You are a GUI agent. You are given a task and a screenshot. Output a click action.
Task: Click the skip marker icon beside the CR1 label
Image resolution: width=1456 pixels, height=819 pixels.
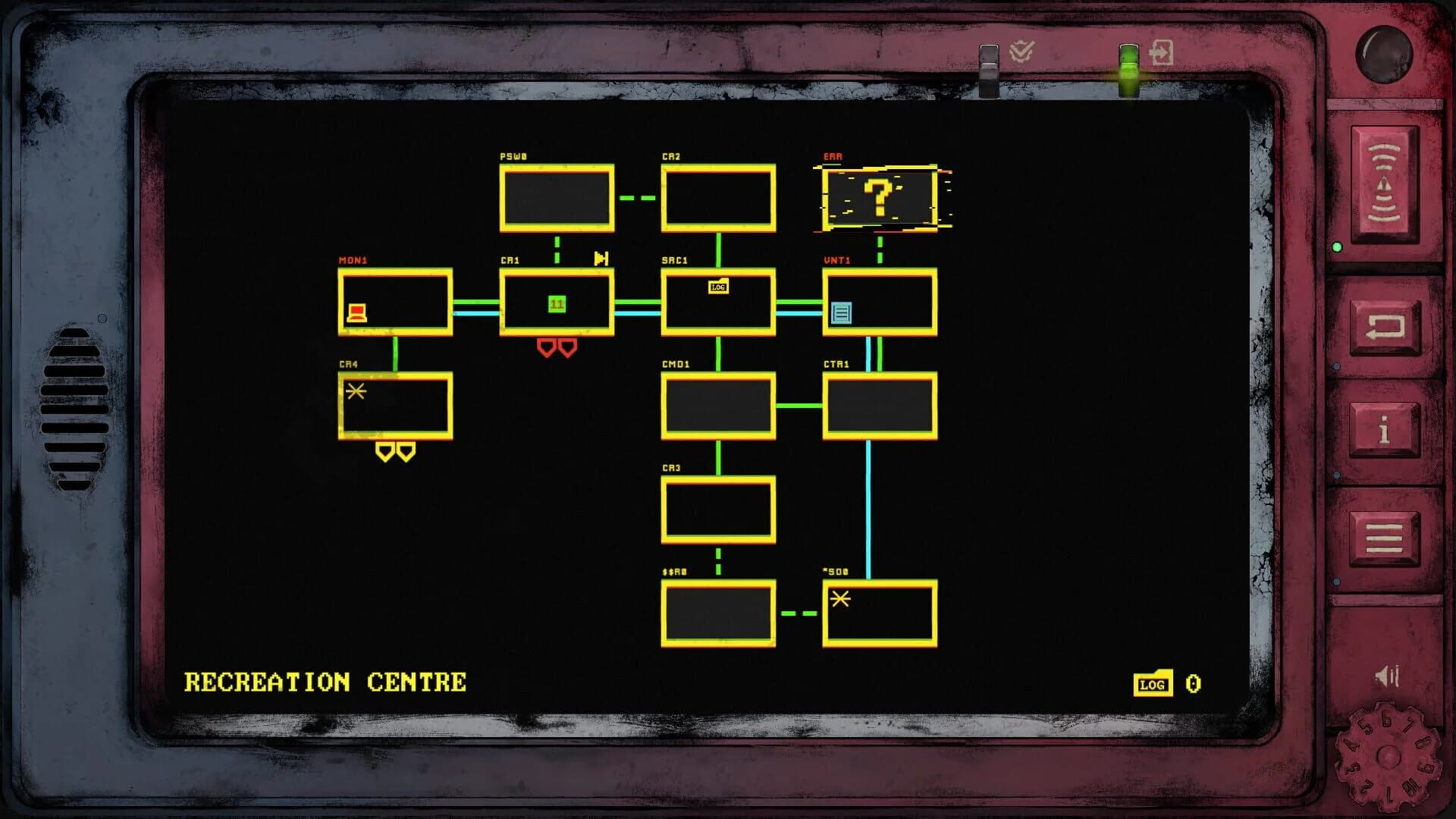tap(601, 259)
